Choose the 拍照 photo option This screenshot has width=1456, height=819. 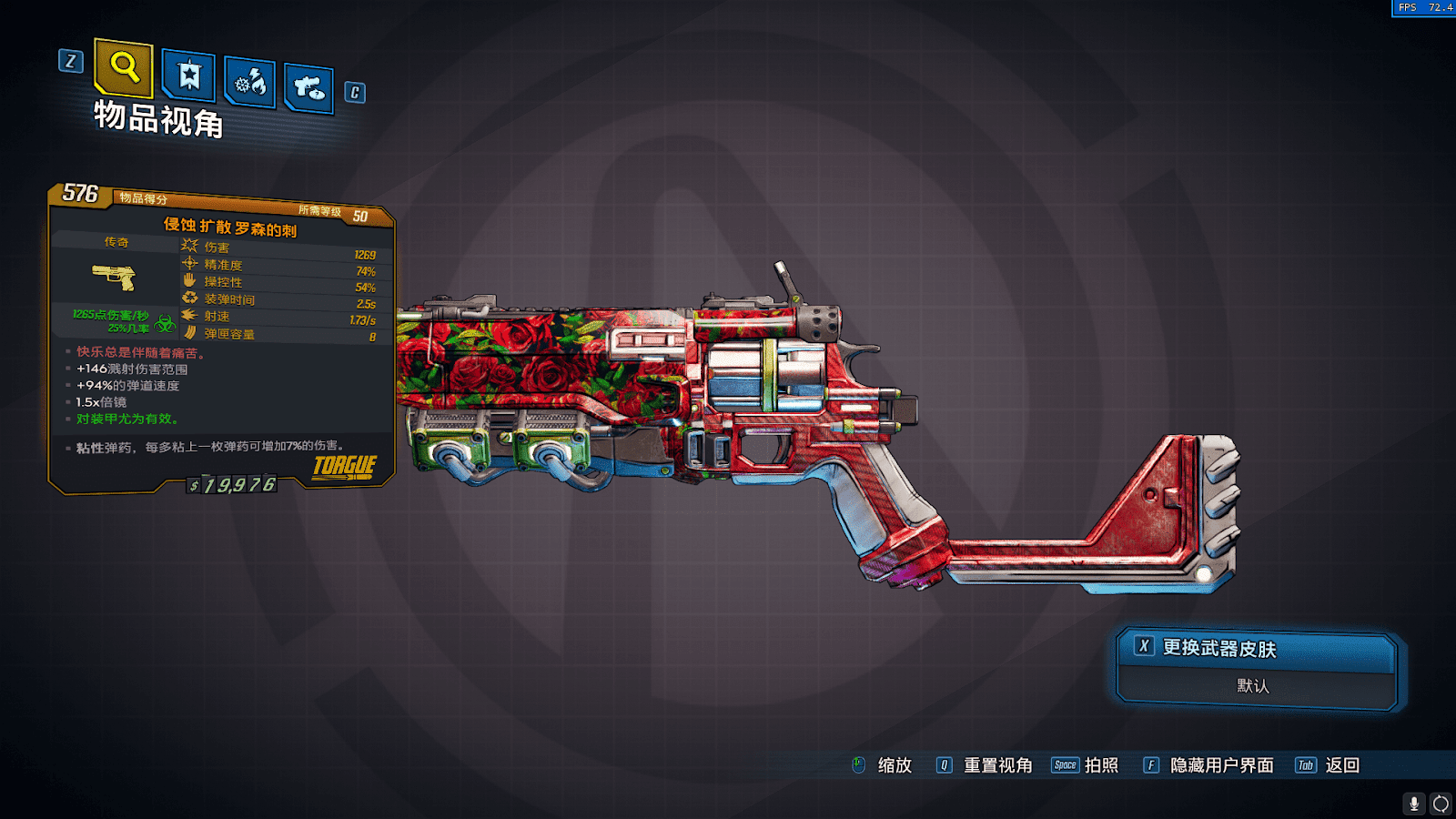click(1100, 765)
